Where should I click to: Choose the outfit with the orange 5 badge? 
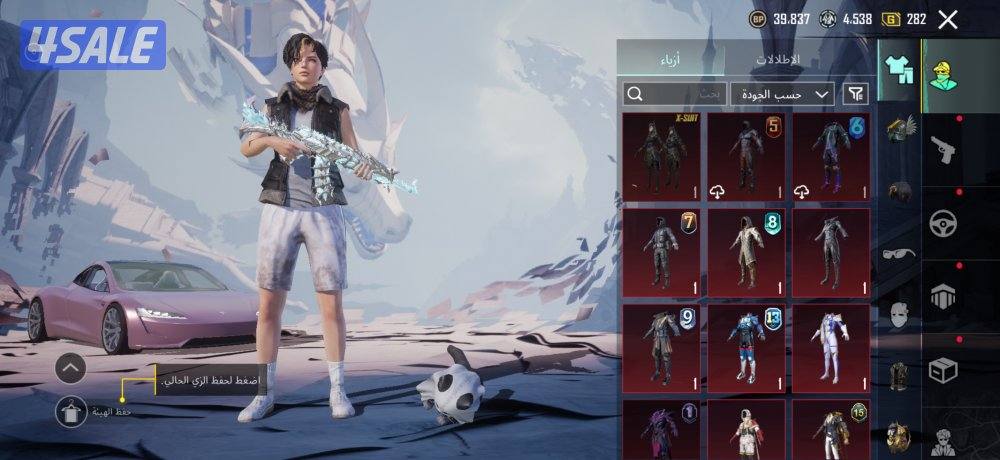746,155
